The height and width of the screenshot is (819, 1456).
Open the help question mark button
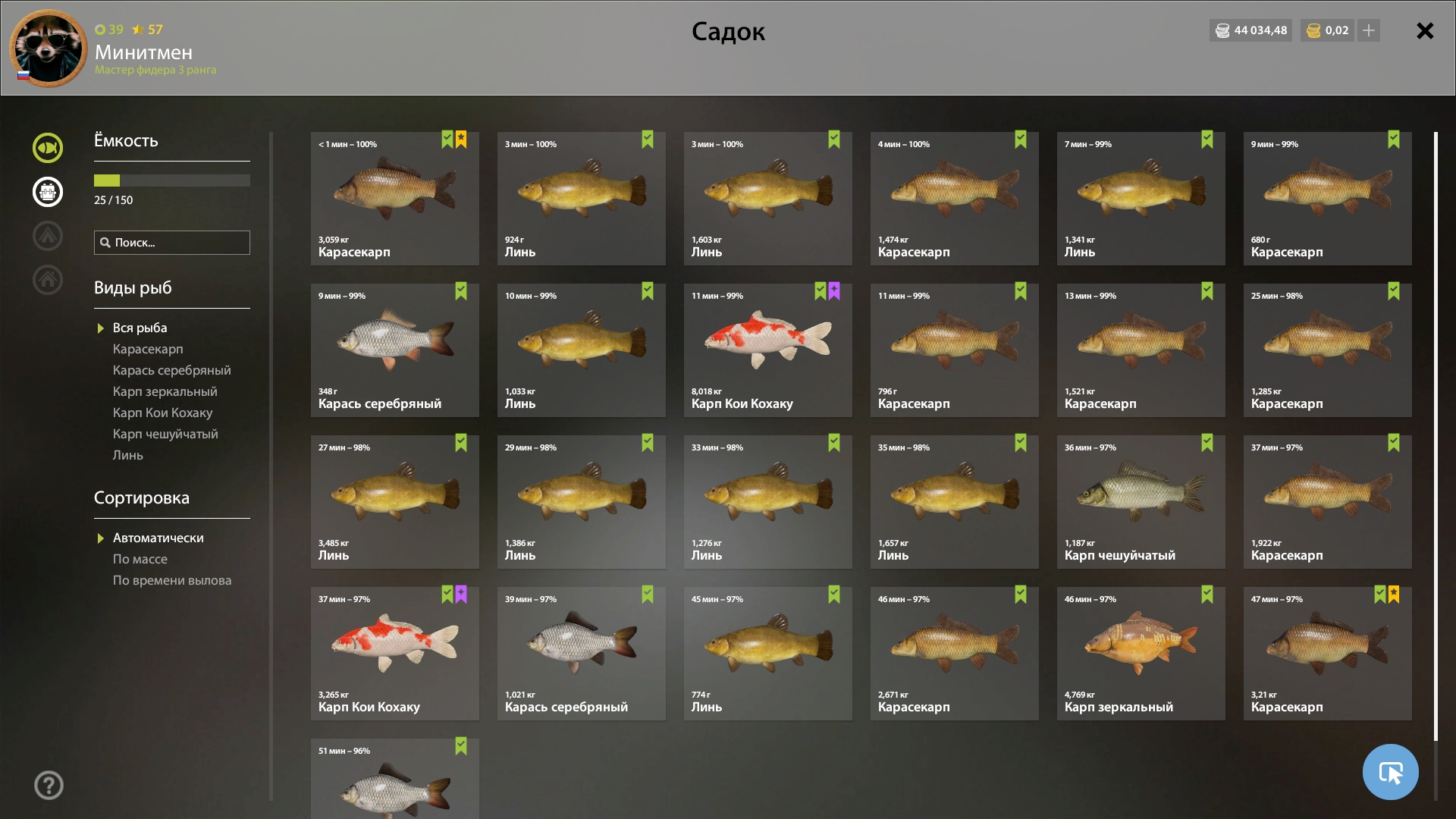click(x=49, y=785)
